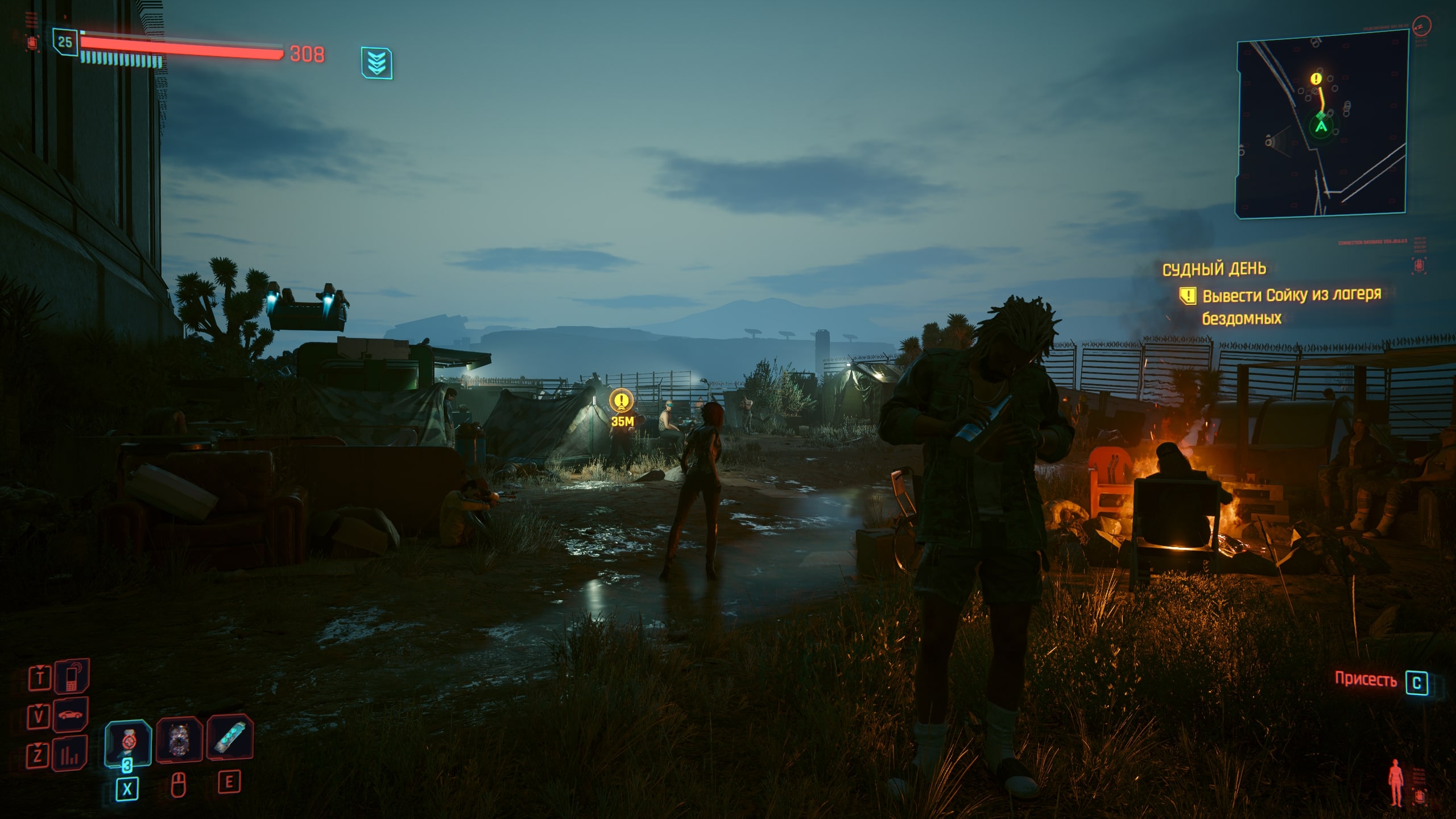This screenshot has width=1456, height=819.
Task: Select the yellow quest marker on minimap
Action: pos(1316,79)
